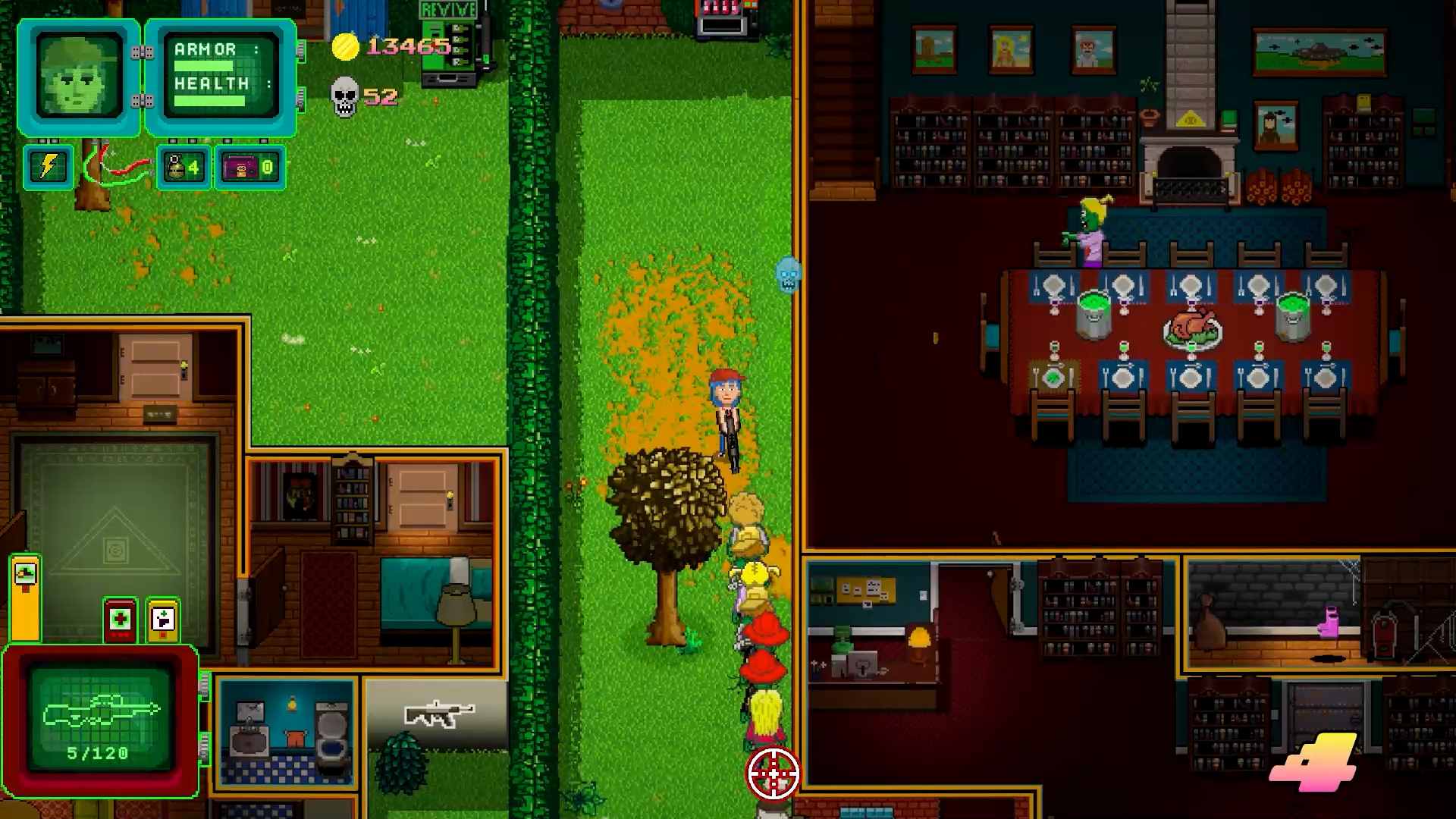This screenshot has height=819, width=1456.
Task: Select the lightning ability icon
Action: pos(48,167)
